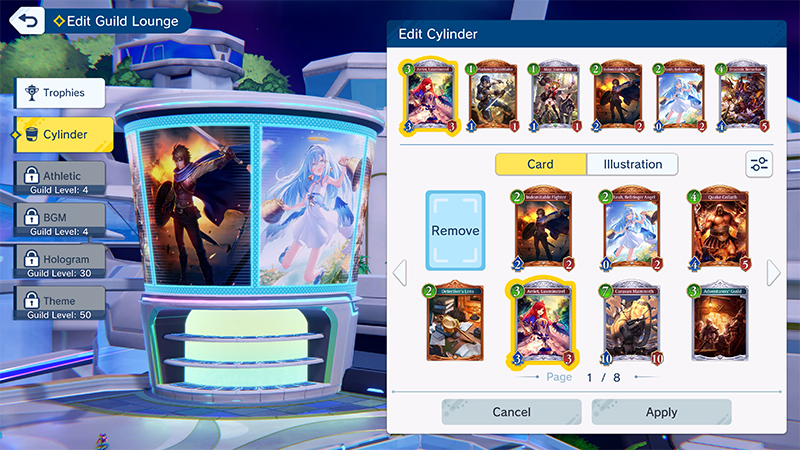The image size is (800, 450).
Task: Select the Cylinder menu entry
Action: click(61, 134)
